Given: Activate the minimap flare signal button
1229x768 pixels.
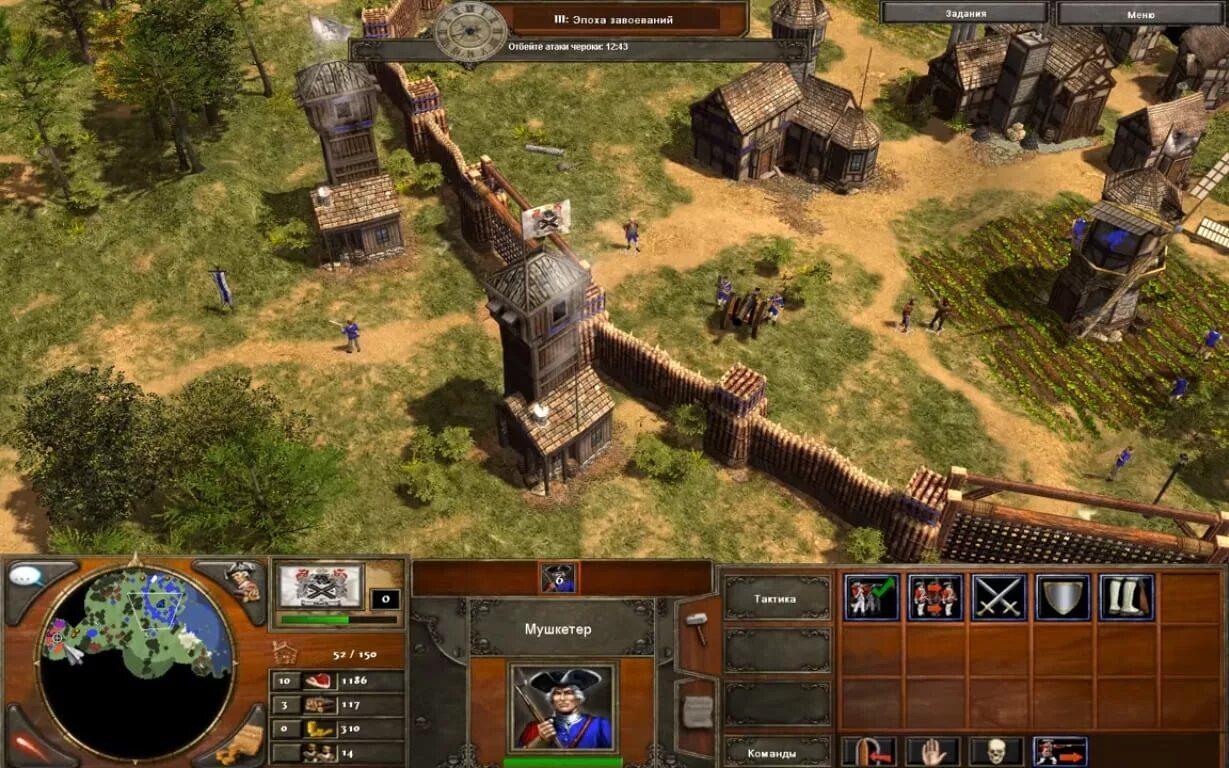Looking at the screenshot, I should (x=27, y=745).
